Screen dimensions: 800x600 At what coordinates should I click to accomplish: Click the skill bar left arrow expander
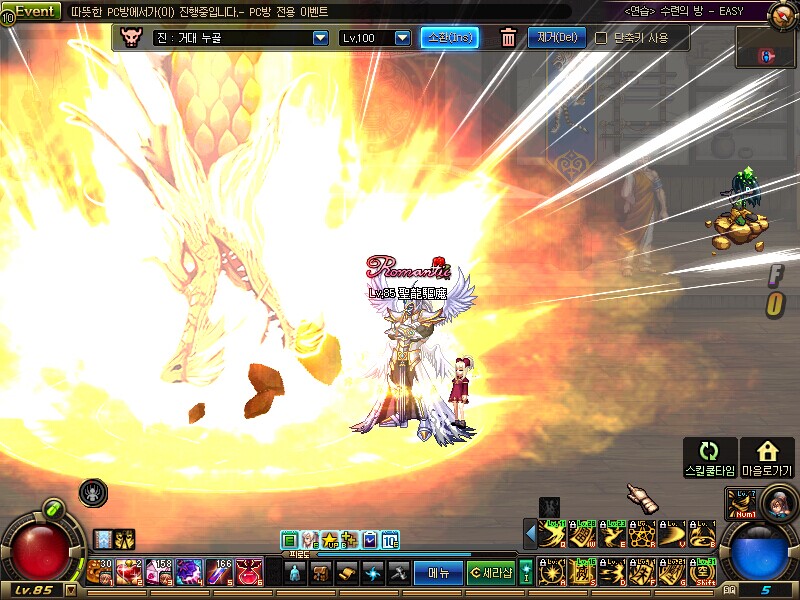point(530,535)
